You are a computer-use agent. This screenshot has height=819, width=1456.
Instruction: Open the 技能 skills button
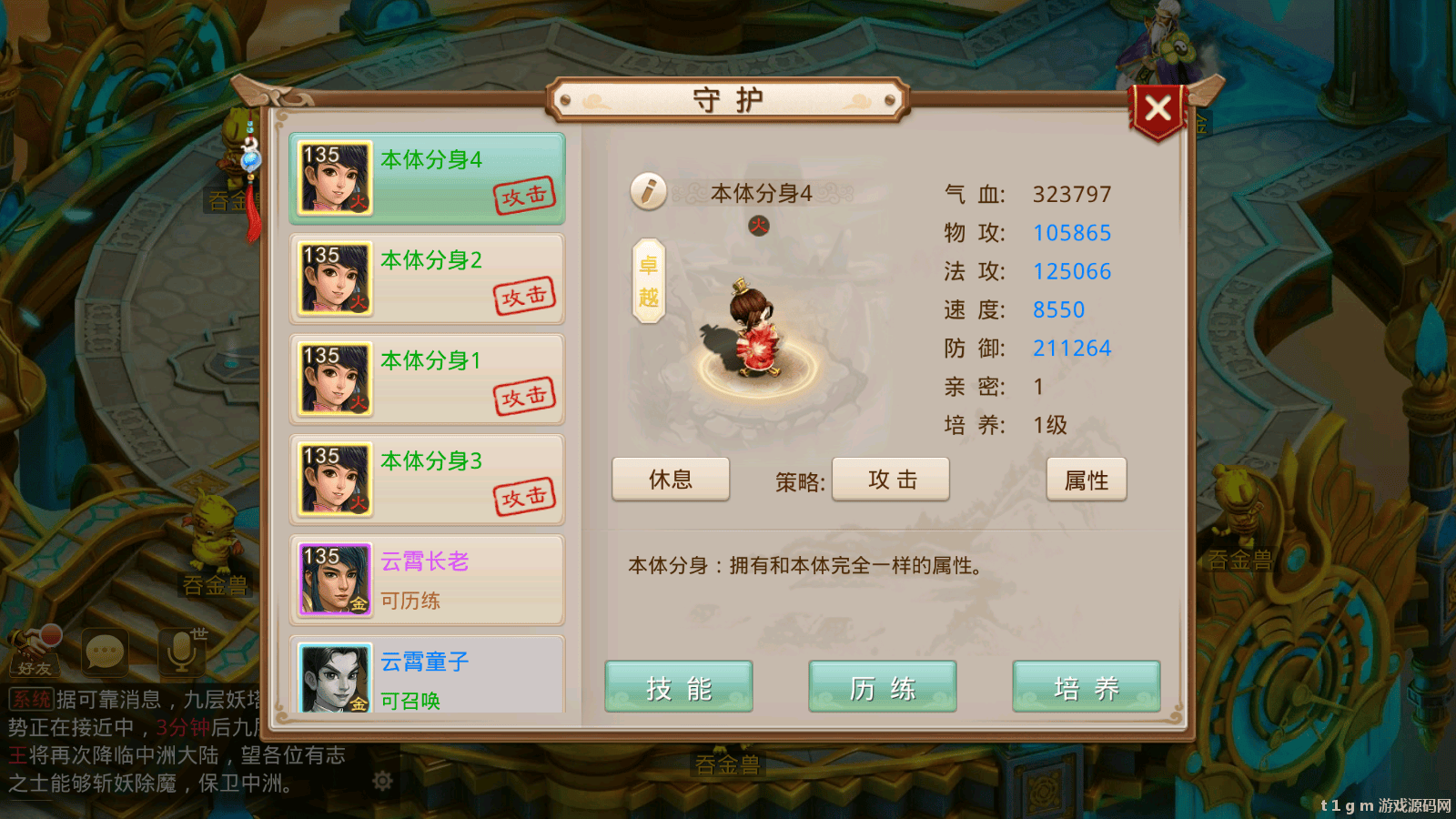point(678,689)
